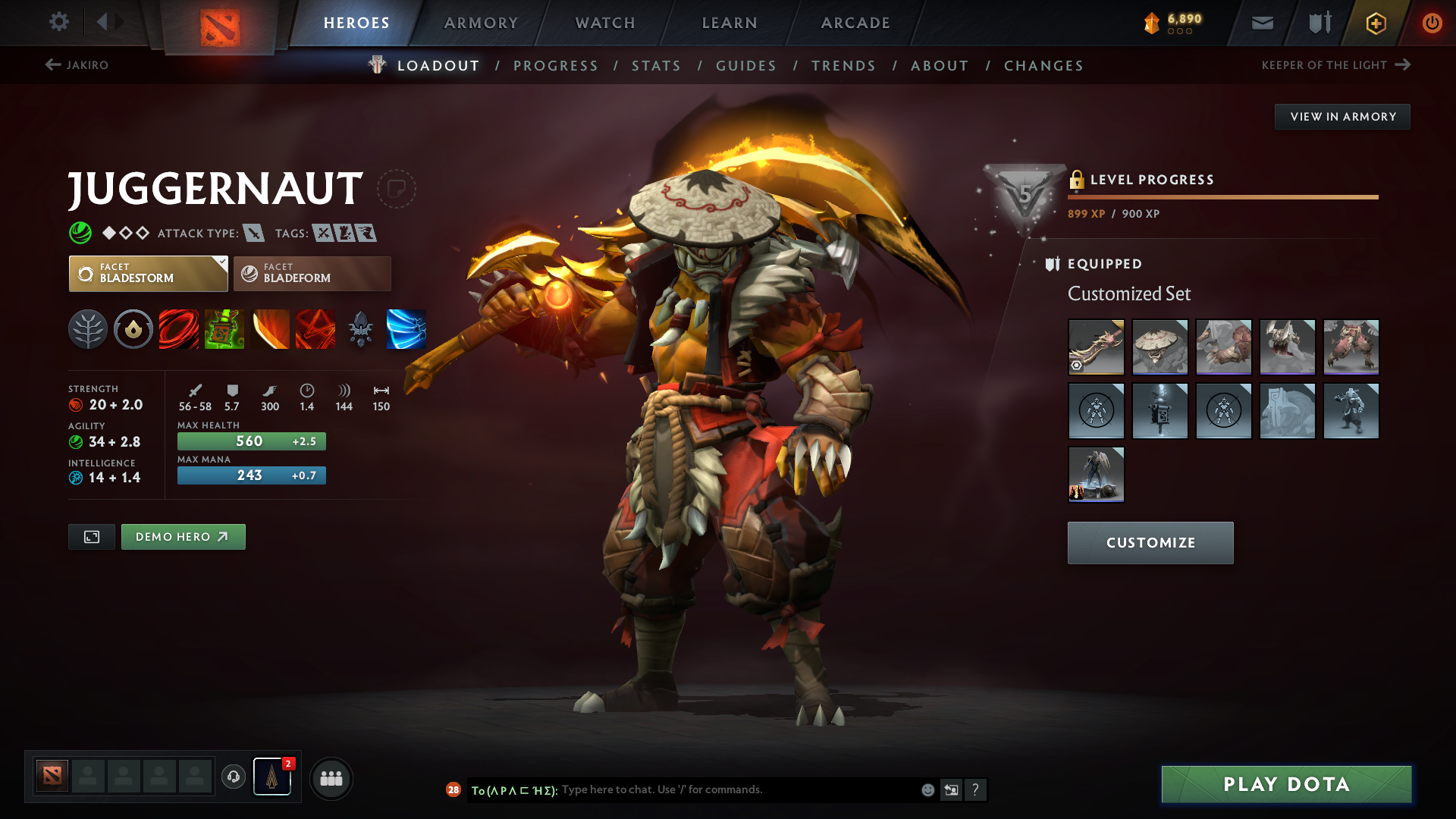Image resolution: width=1456 pixels, height=819 pixels.
Task: Toggle the fullscreen hero preview icon
Action: 91,536
